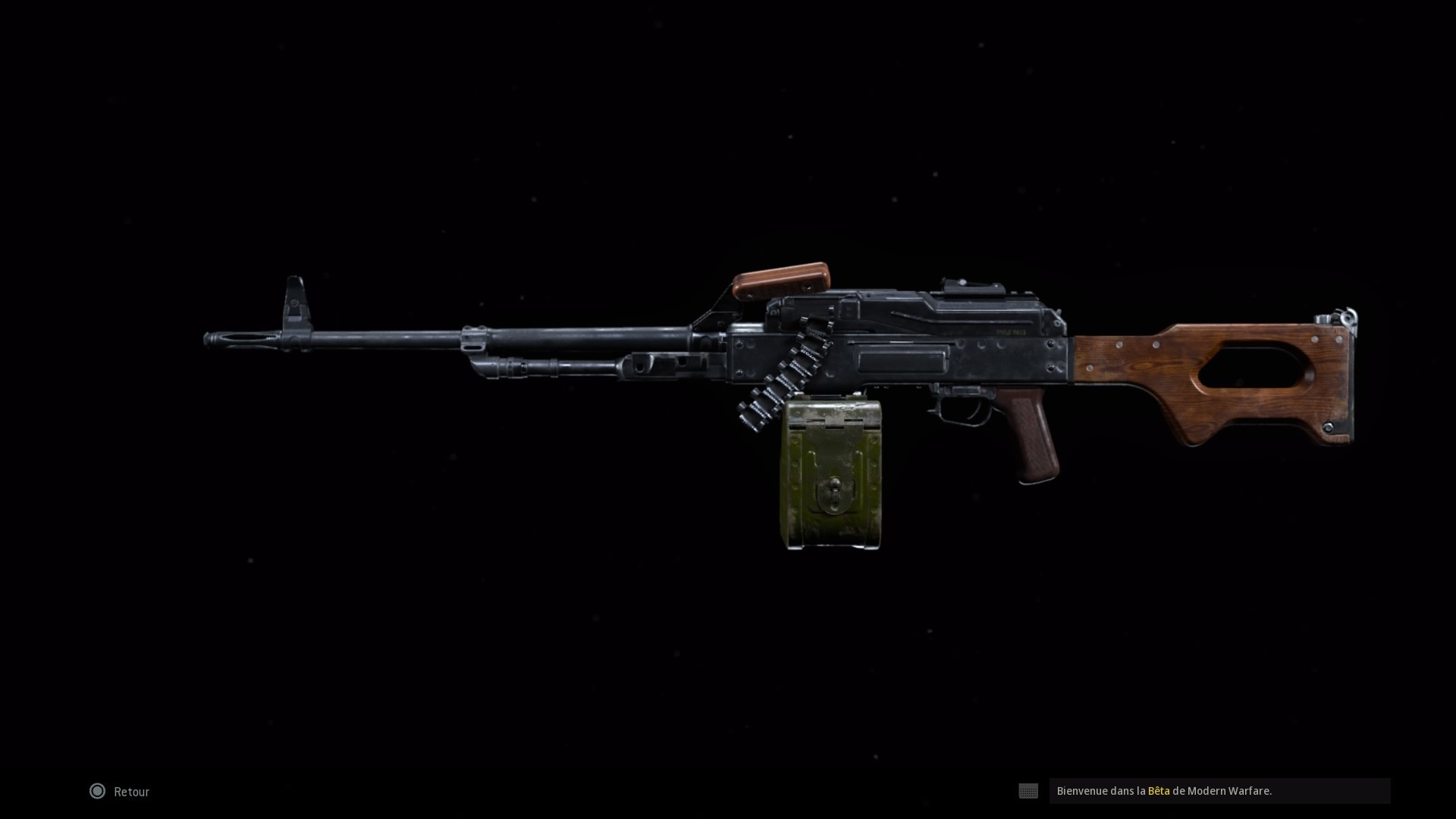
Task: Select the keyboard icon near the welcome message
Action: [1028, 791]
